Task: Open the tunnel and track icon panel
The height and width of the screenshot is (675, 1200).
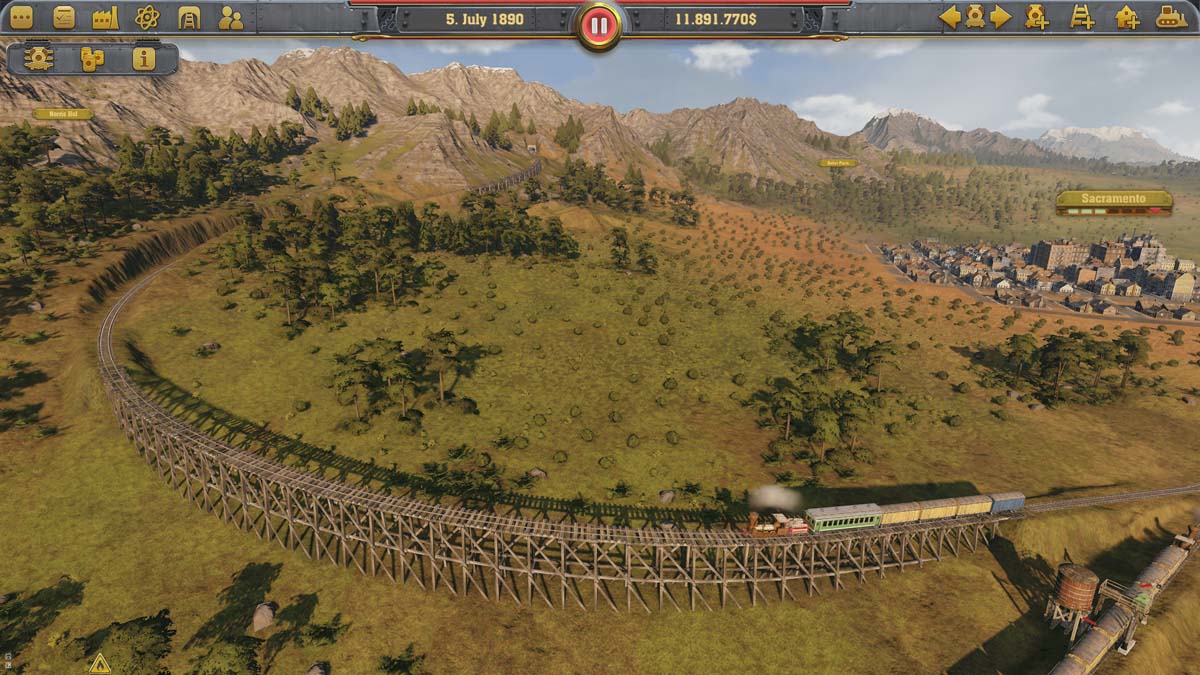Action: point(189,17)
